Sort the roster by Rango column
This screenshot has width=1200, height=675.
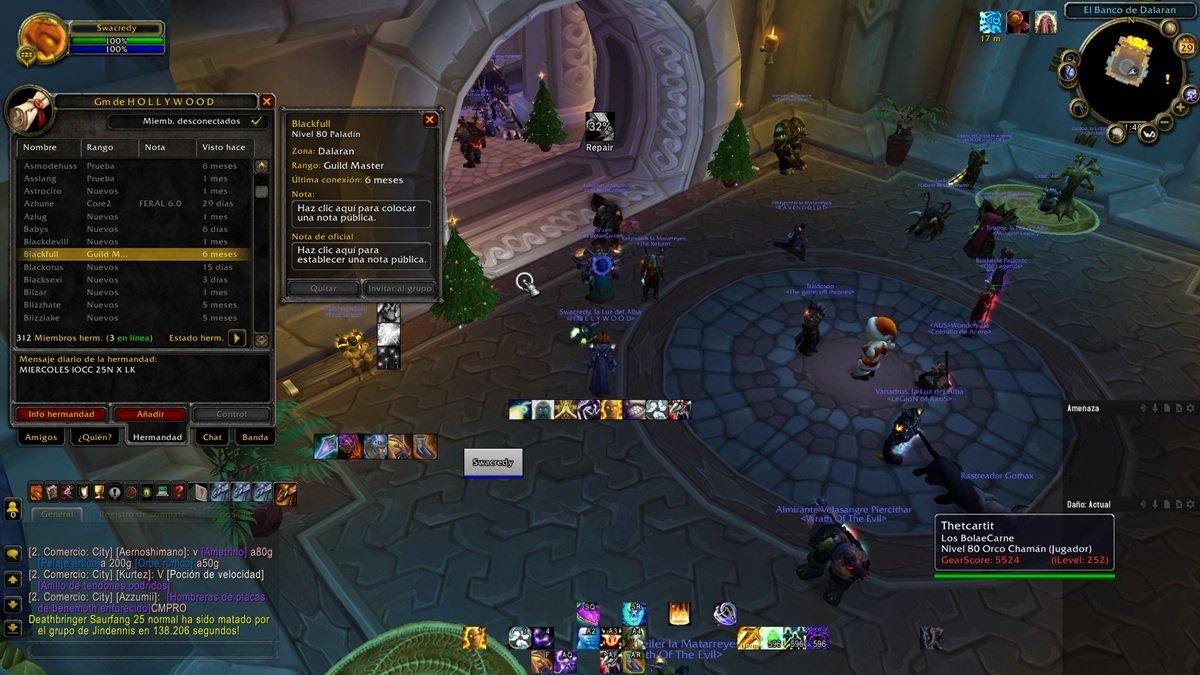[100, 147]
